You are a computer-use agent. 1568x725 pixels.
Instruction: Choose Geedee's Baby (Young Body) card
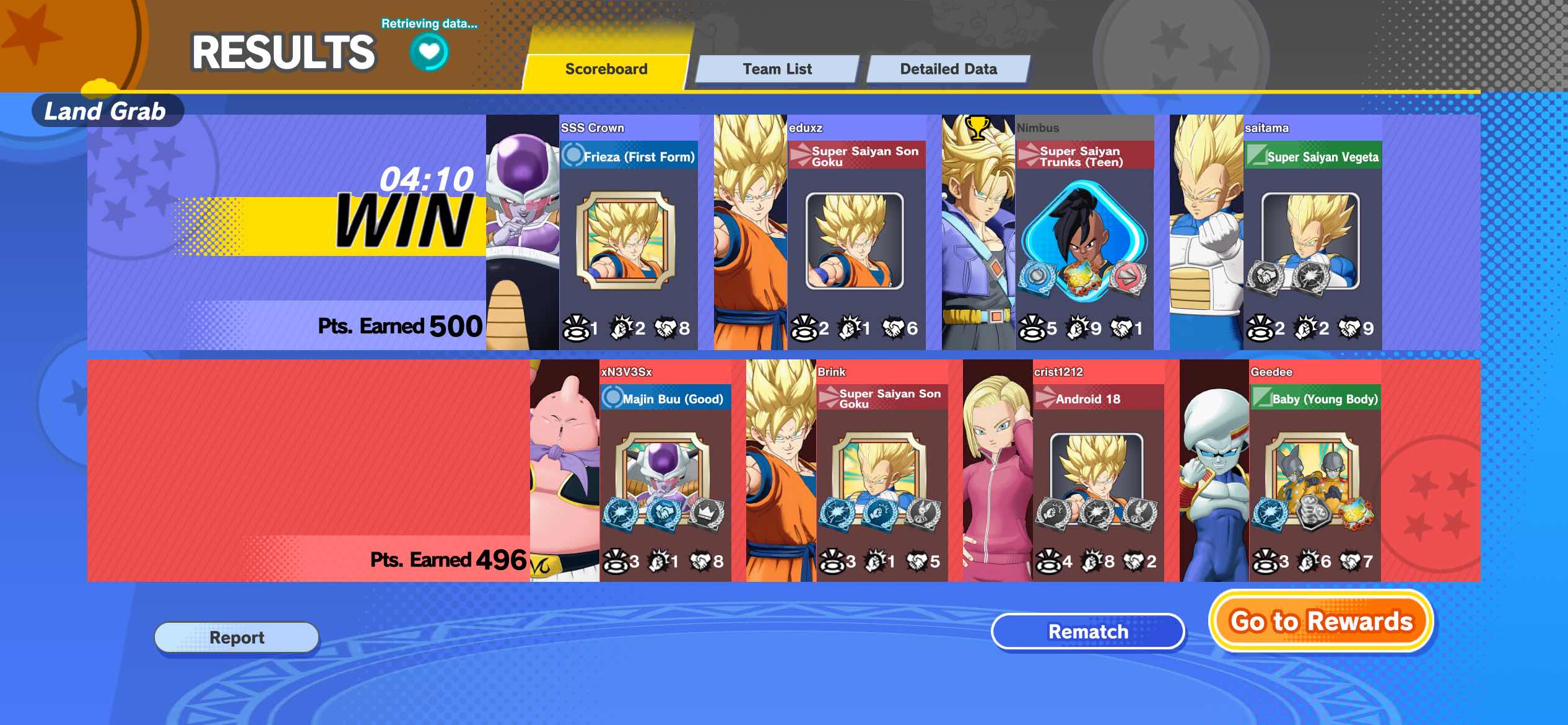pyautogui.click(x=1315, y=474)
